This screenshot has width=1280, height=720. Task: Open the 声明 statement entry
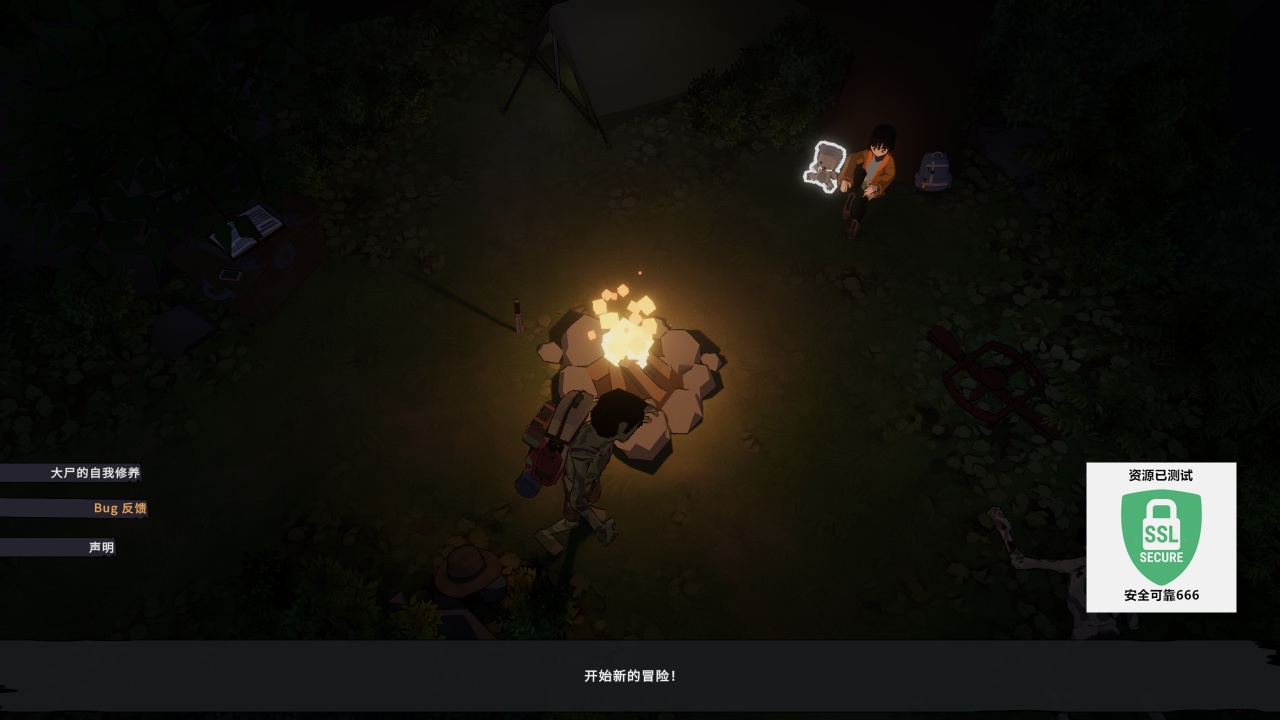(101, 547)
